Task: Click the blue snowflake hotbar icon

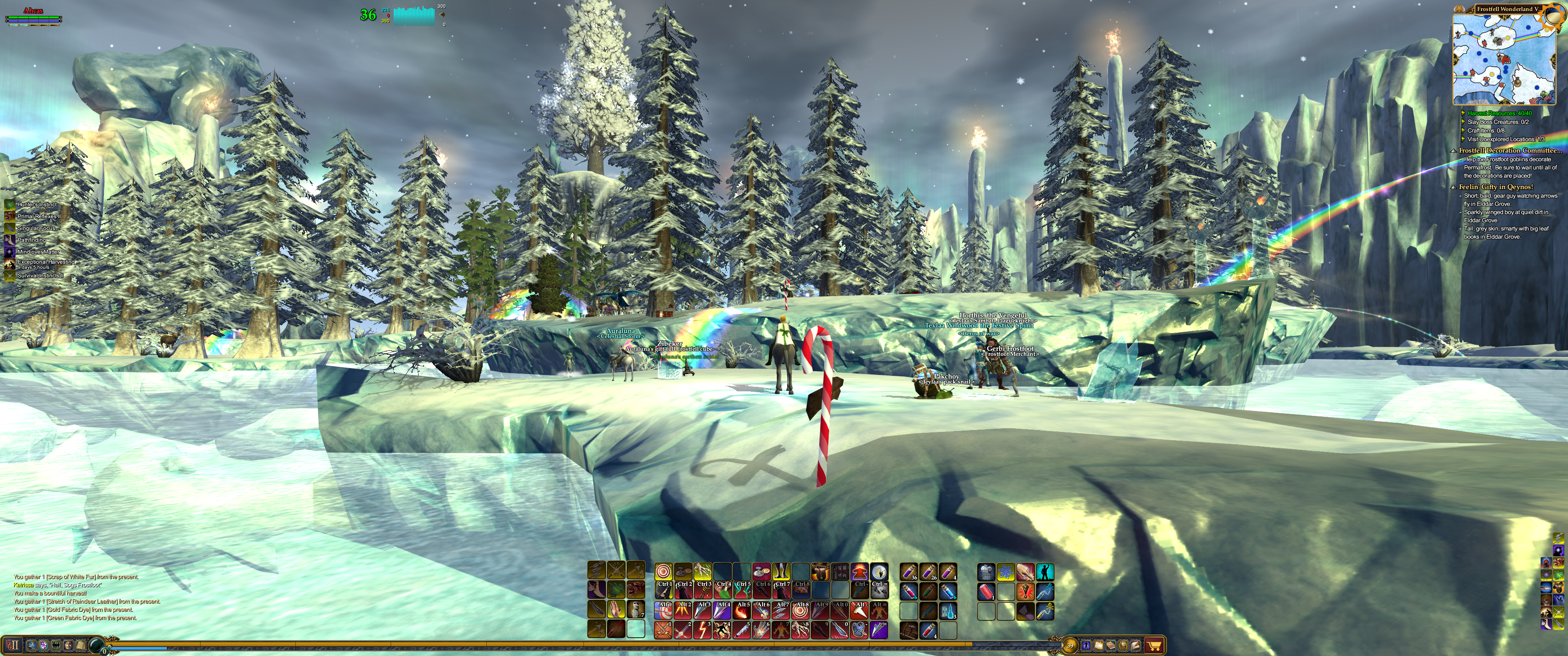Action: [x=1006, y=572]
